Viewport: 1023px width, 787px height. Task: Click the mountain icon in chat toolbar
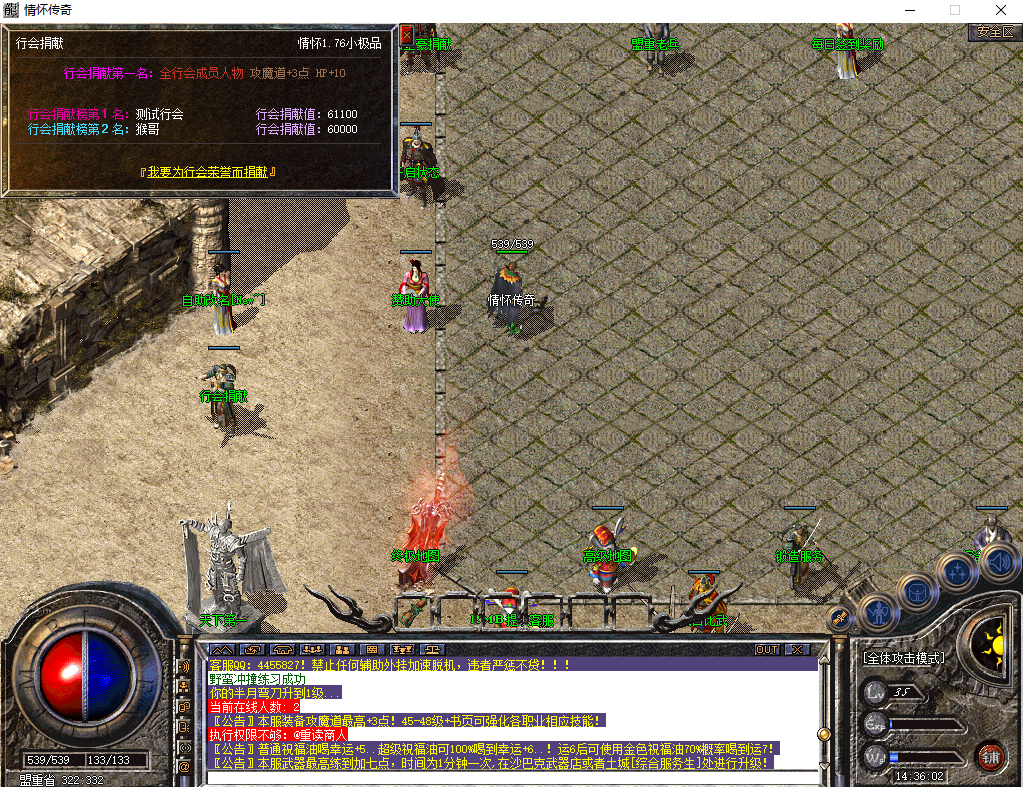coord(221,649)
